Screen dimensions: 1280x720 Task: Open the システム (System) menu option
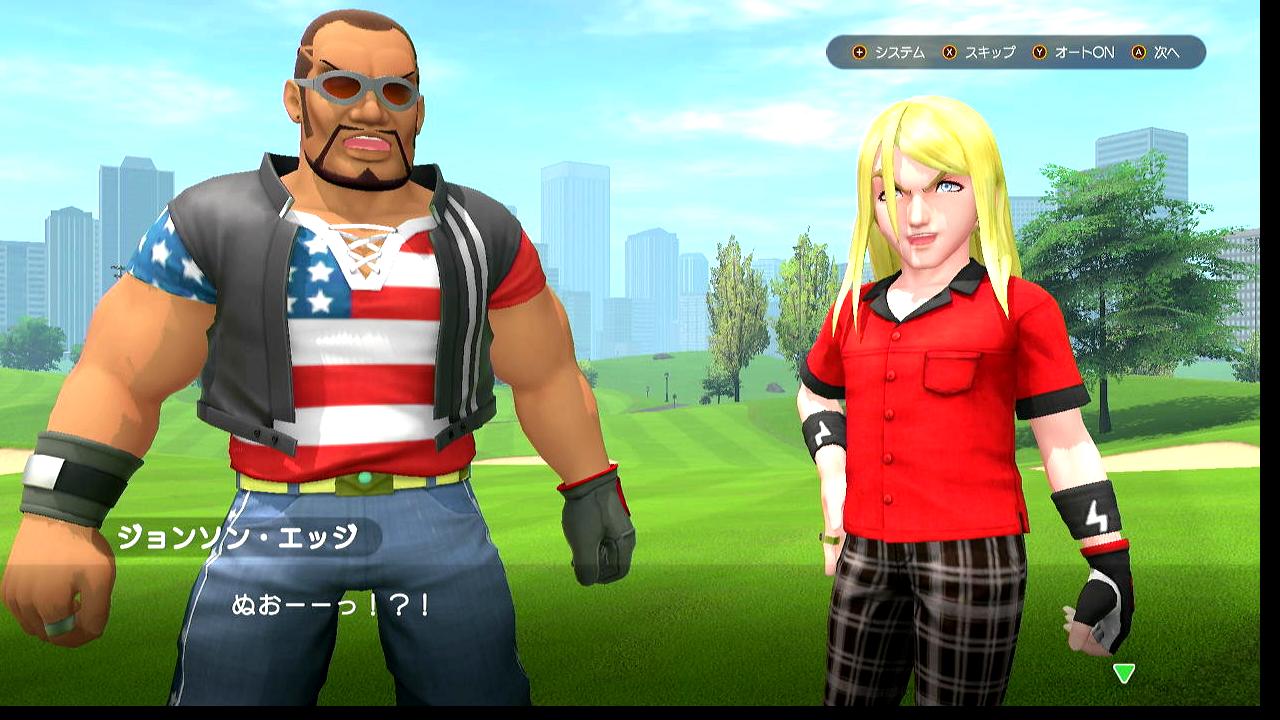890,52
